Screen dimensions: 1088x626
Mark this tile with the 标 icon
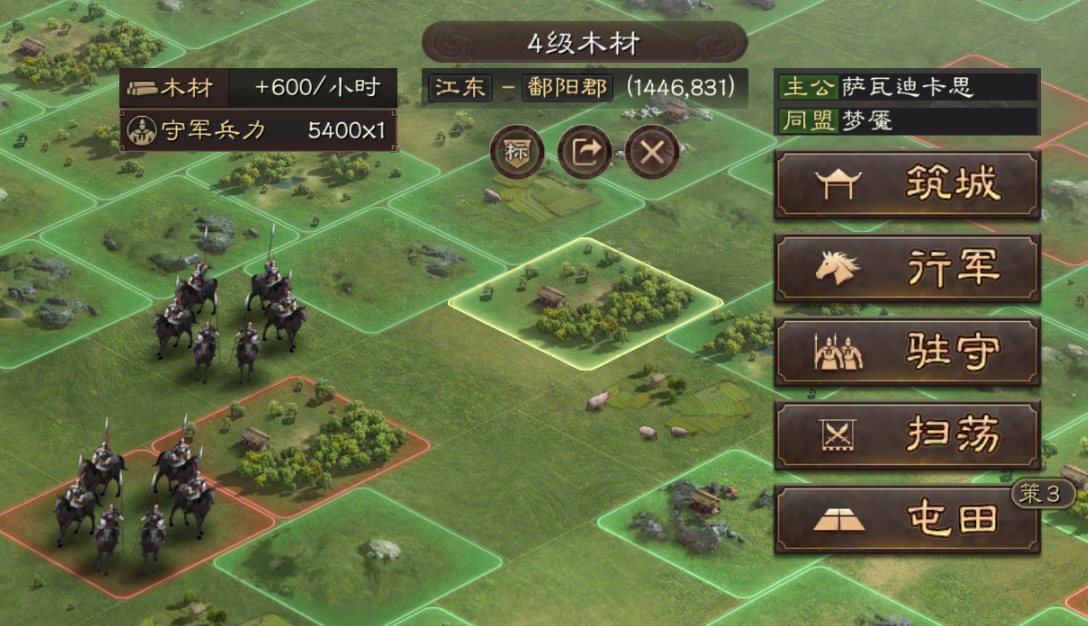[517, 152]
